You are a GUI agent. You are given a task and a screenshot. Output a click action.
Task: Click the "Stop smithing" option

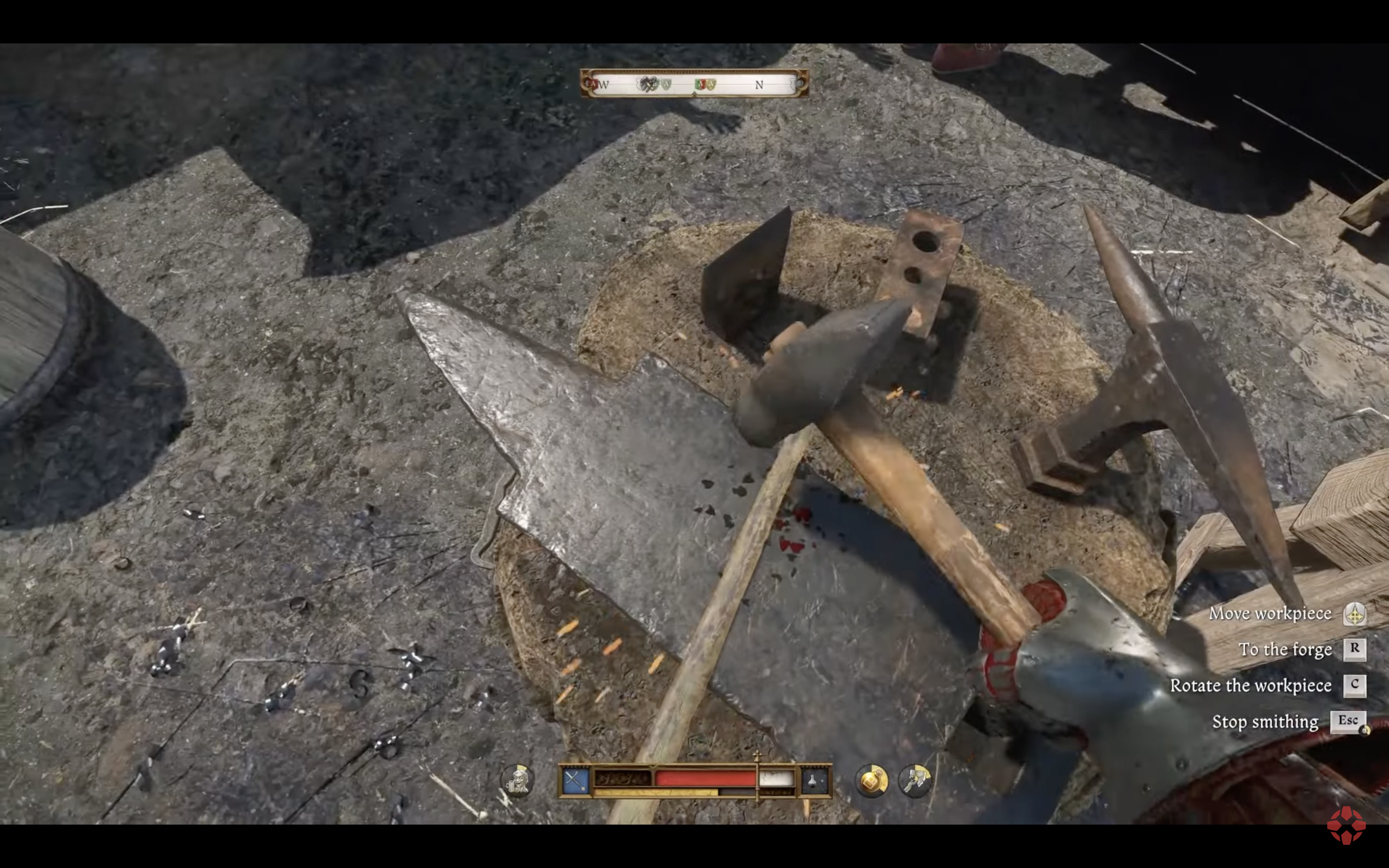(x=1265, y=721)
